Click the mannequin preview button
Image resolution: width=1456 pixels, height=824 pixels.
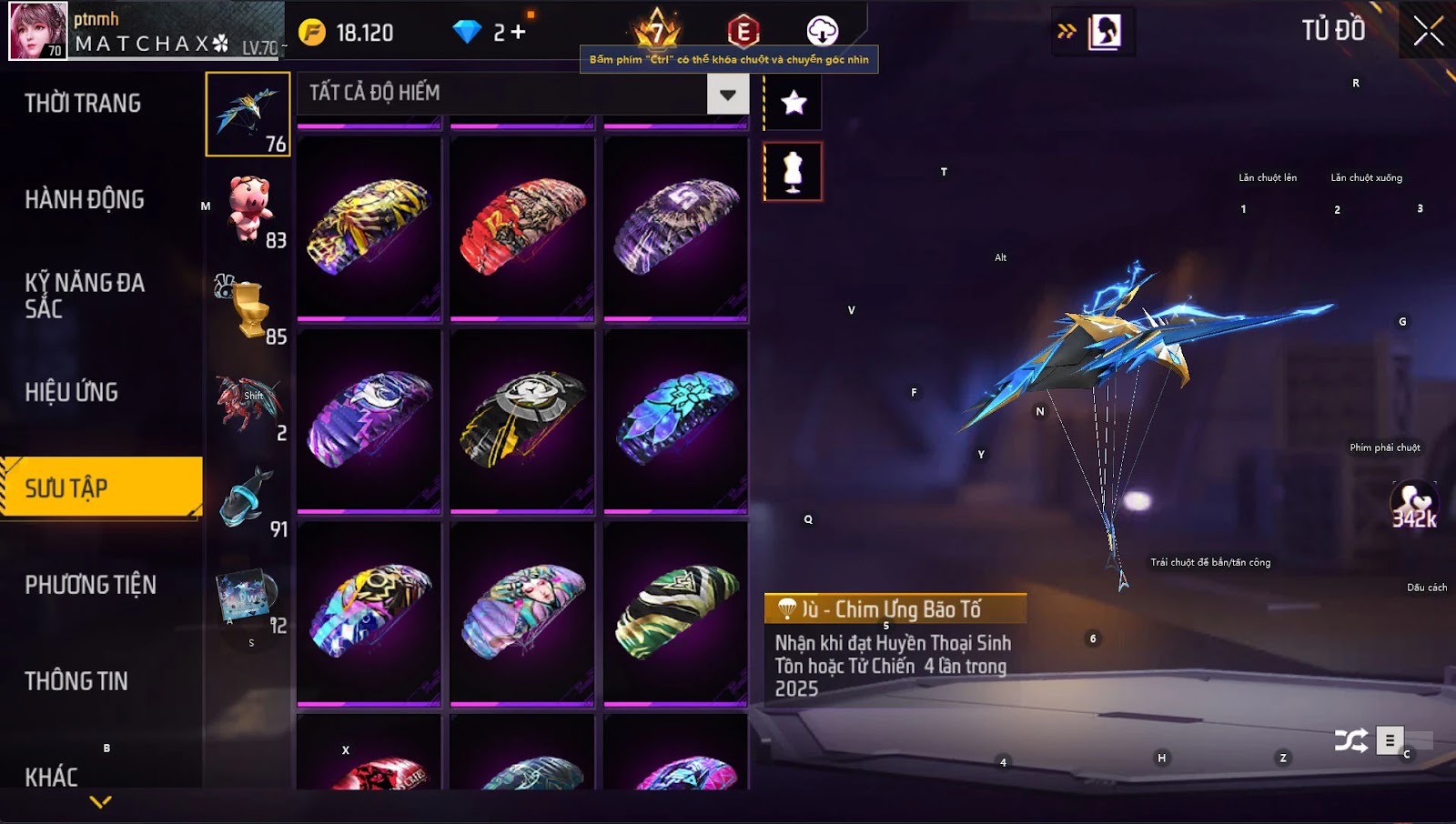pos(793,172)
